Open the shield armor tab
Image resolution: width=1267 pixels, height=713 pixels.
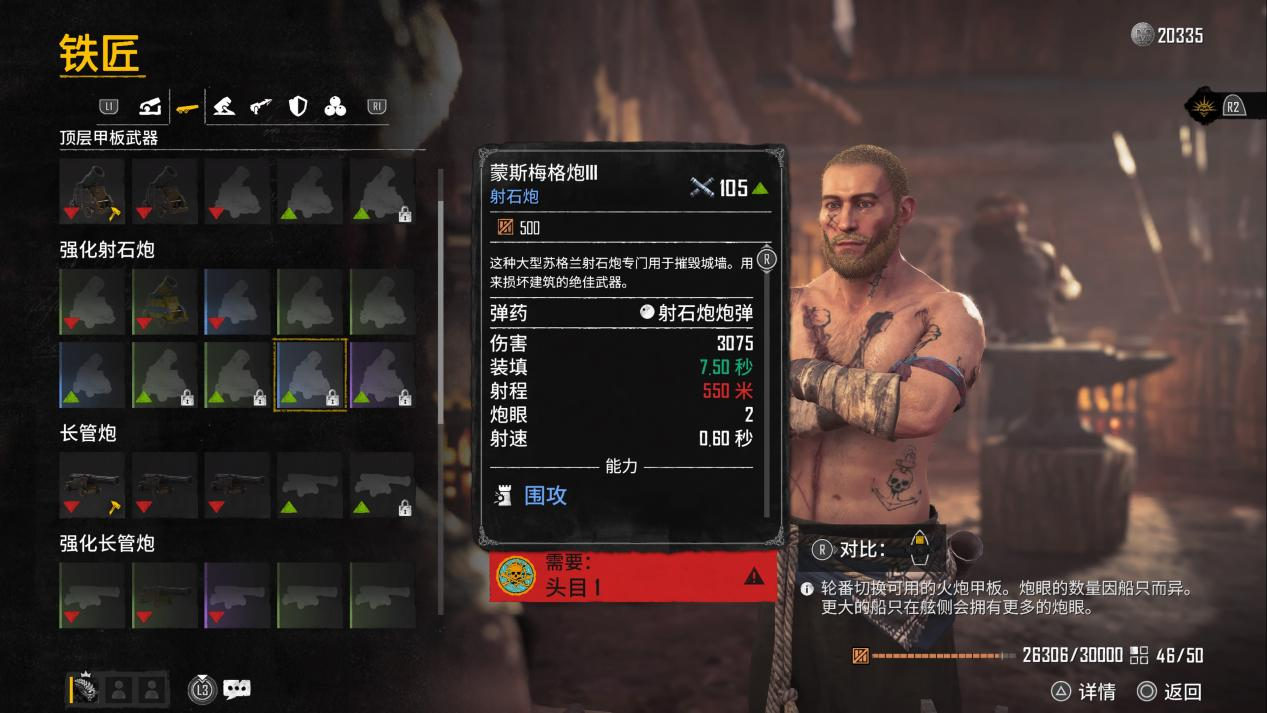(x=298, y=105)
